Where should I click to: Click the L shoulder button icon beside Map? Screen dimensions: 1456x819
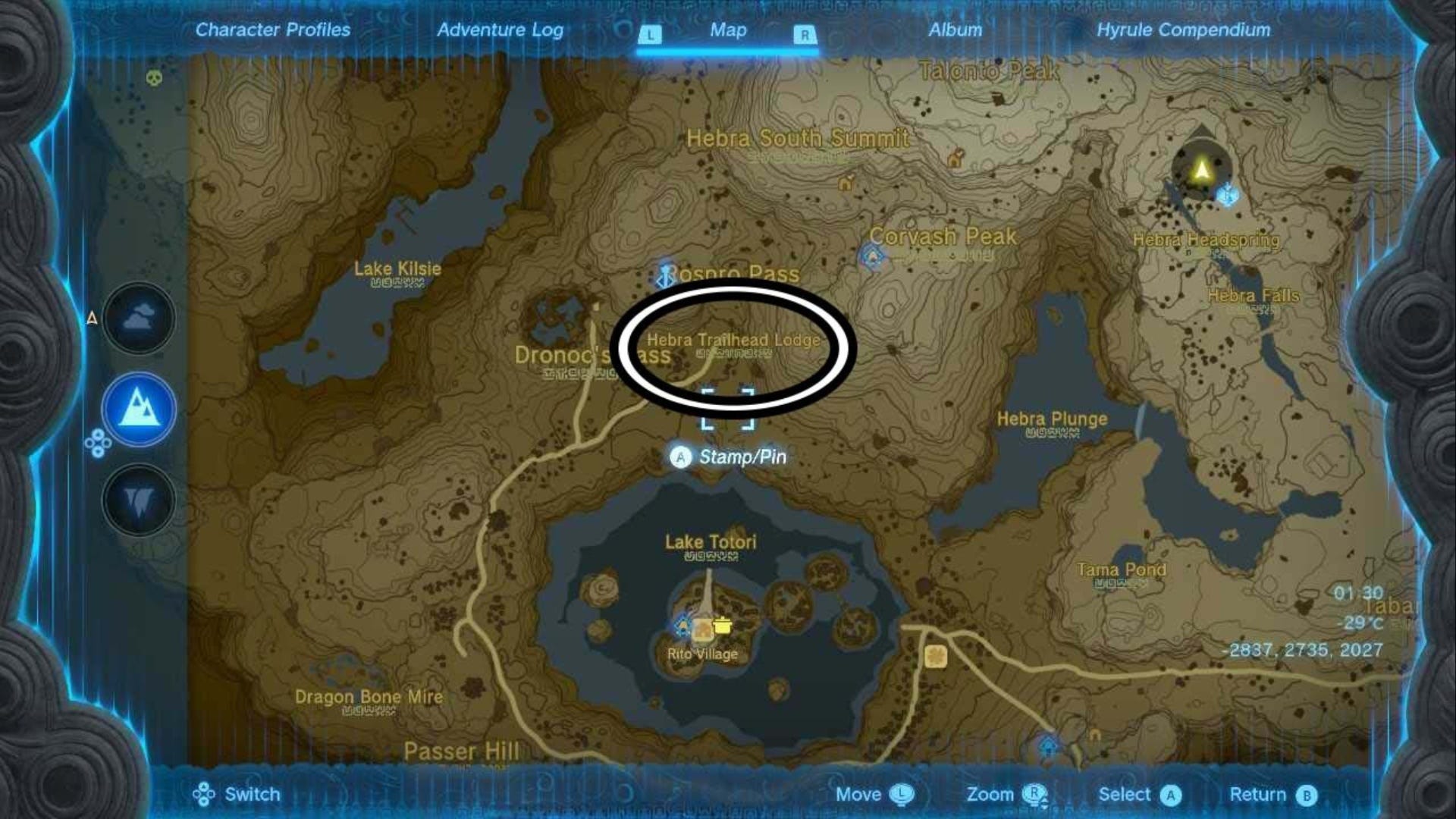(x=652, y=35)
